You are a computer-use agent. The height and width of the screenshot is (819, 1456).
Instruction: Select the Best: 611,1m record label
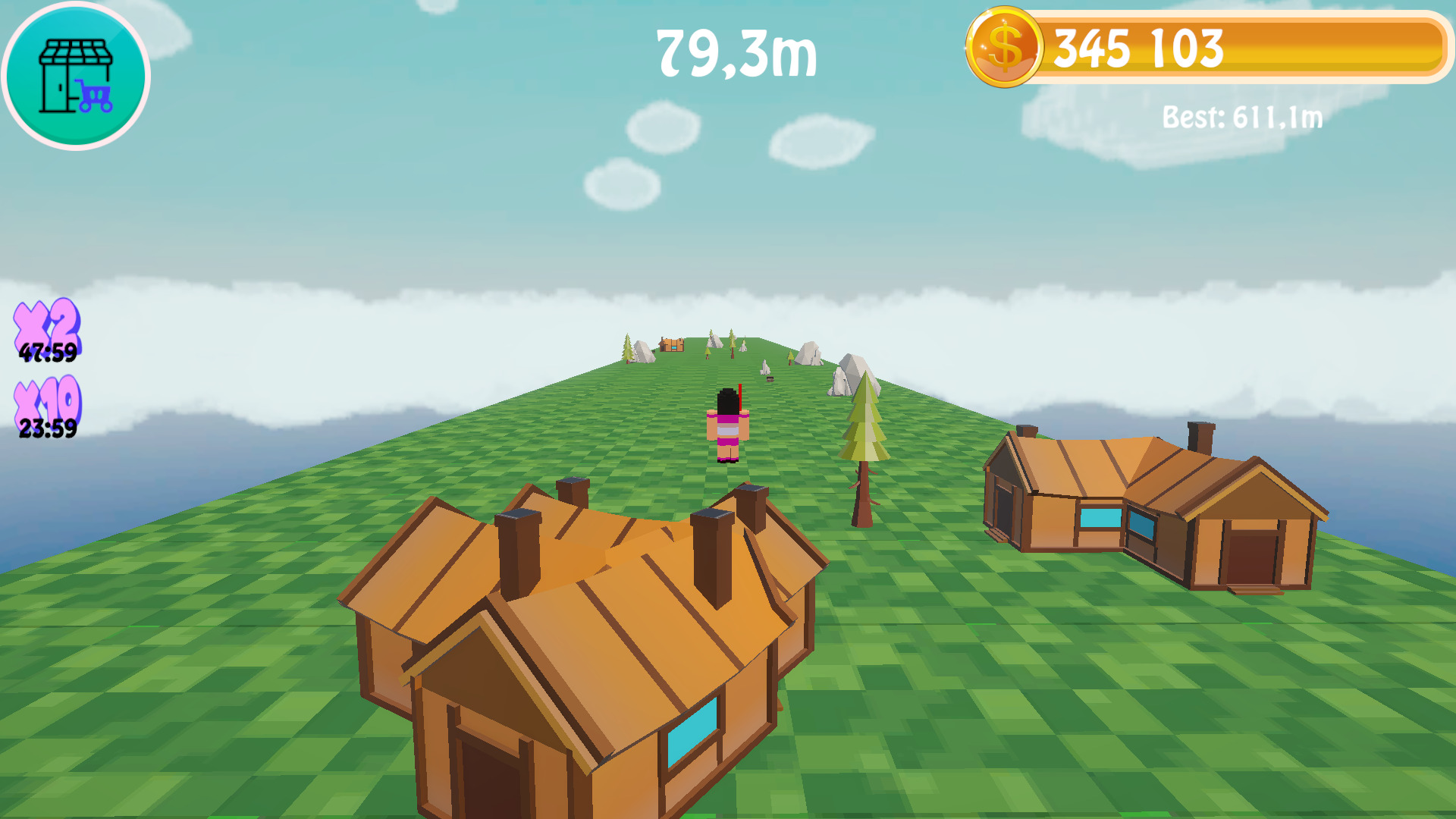tap(1241, 118)
